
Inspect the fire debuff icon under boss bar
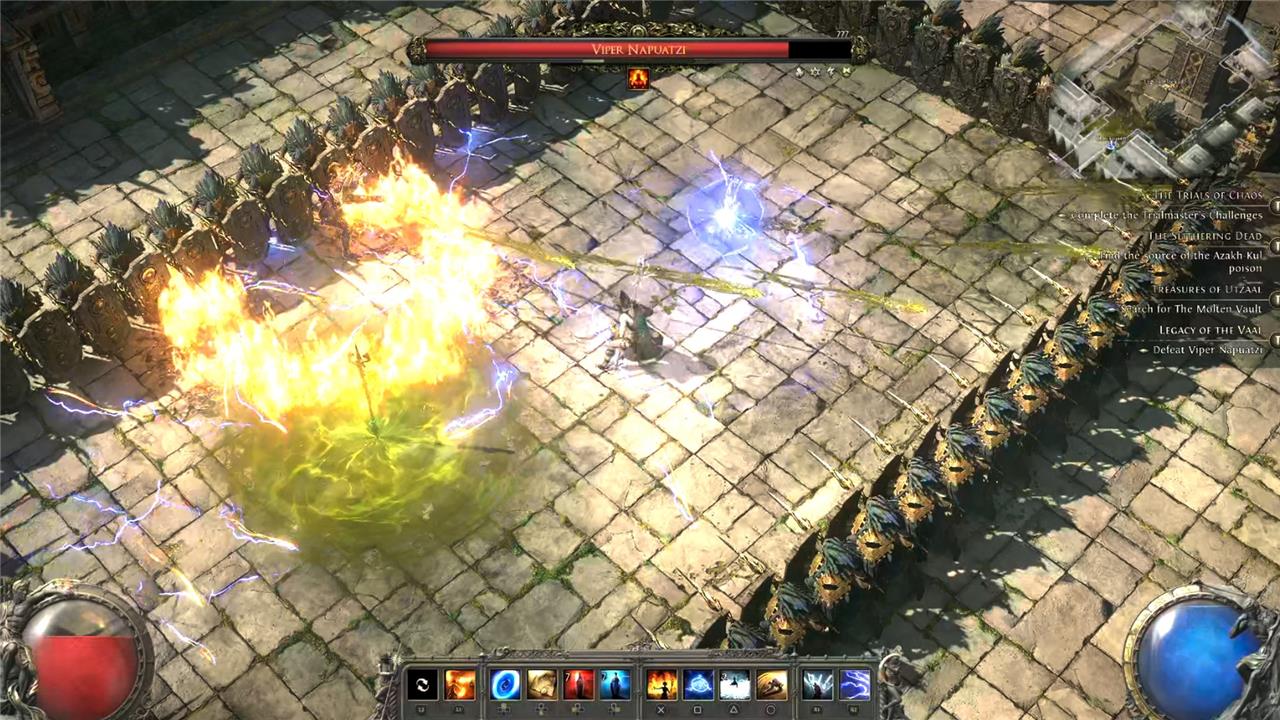(x=638, y=79)
